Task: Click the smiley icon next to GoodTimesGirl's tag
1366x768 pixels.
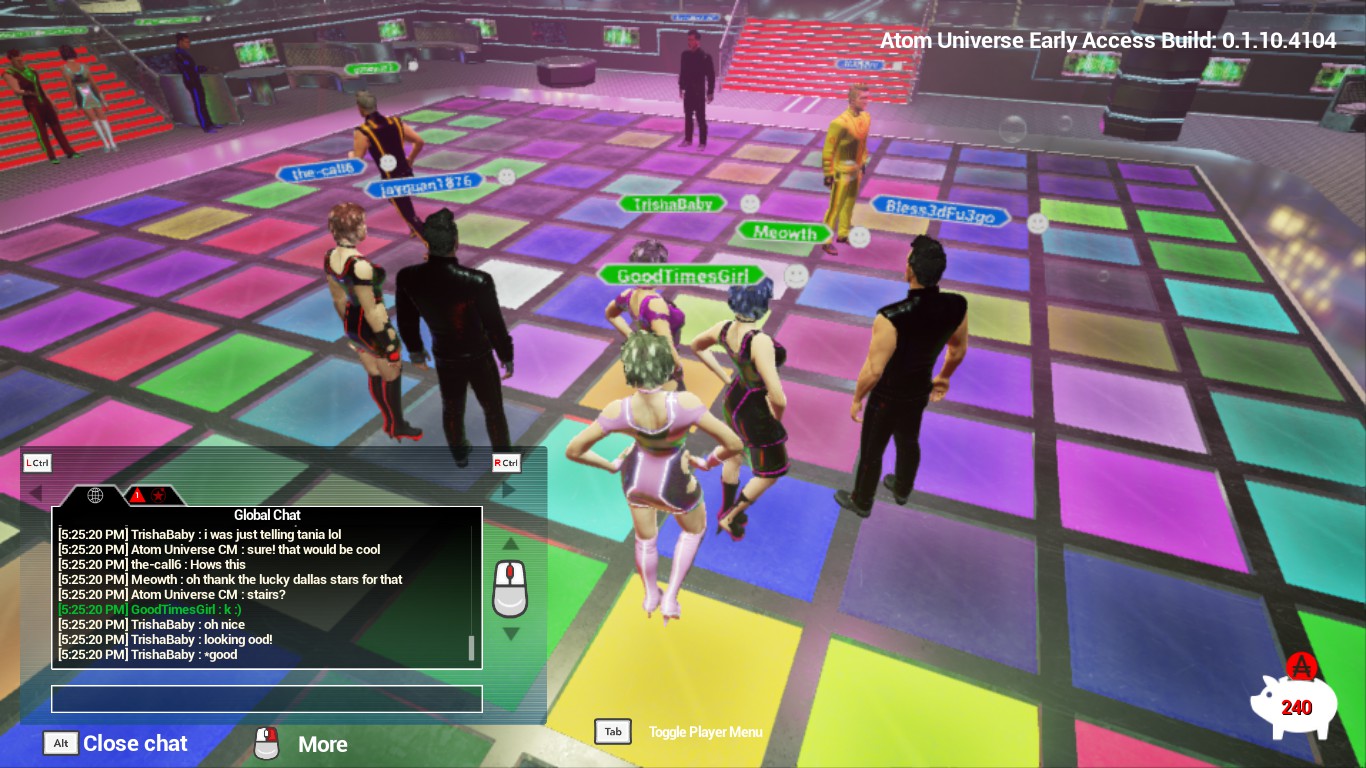Action: pyautogui.click(x=796, y=276)
